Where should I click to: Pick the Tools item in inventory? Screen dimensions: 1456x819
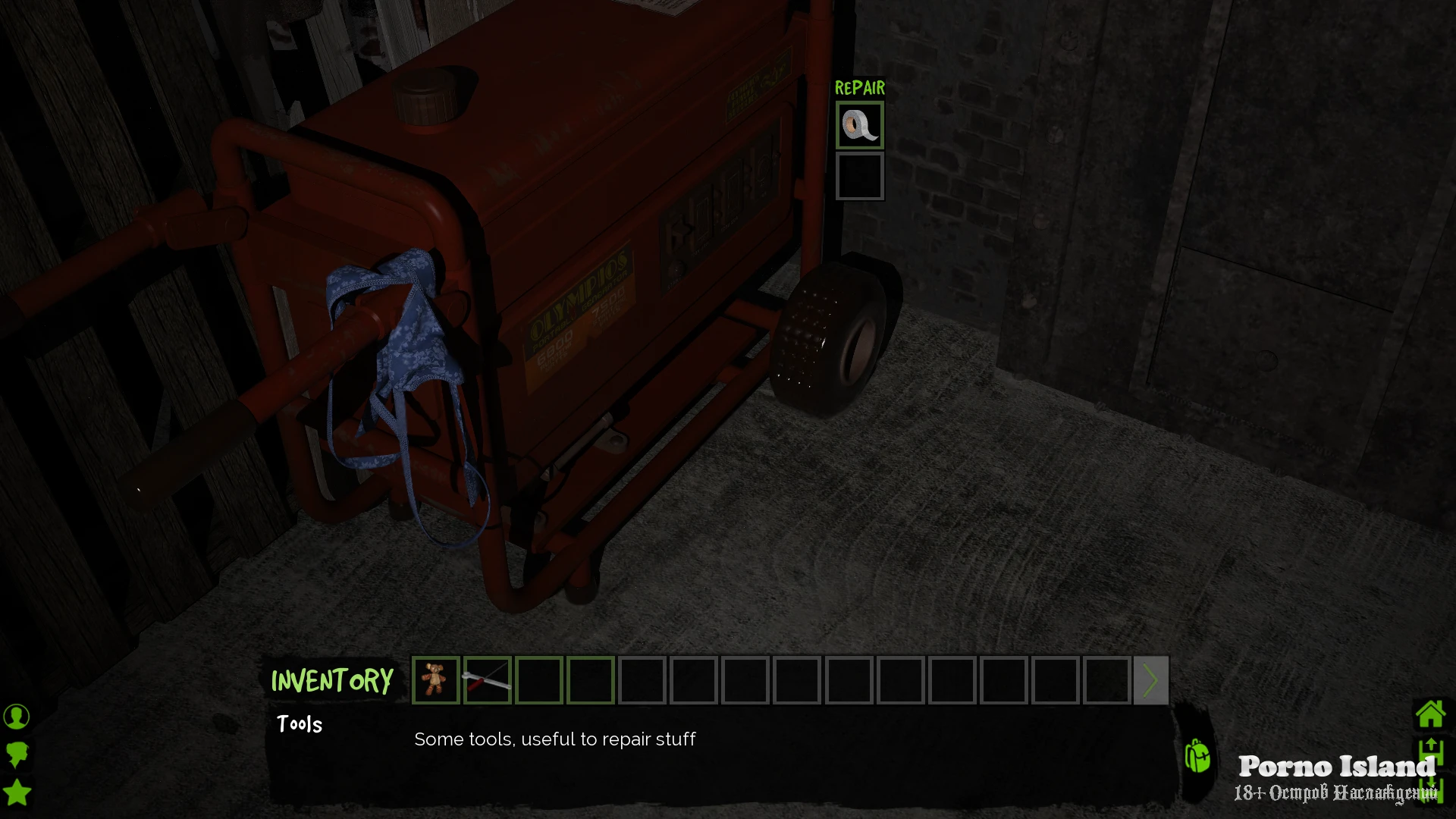pos(487,679)
